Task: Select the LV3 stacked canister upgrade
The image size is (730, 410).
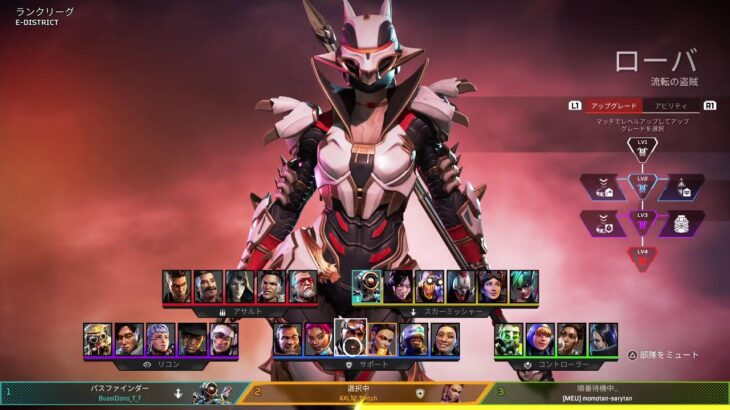Action: 681,223
